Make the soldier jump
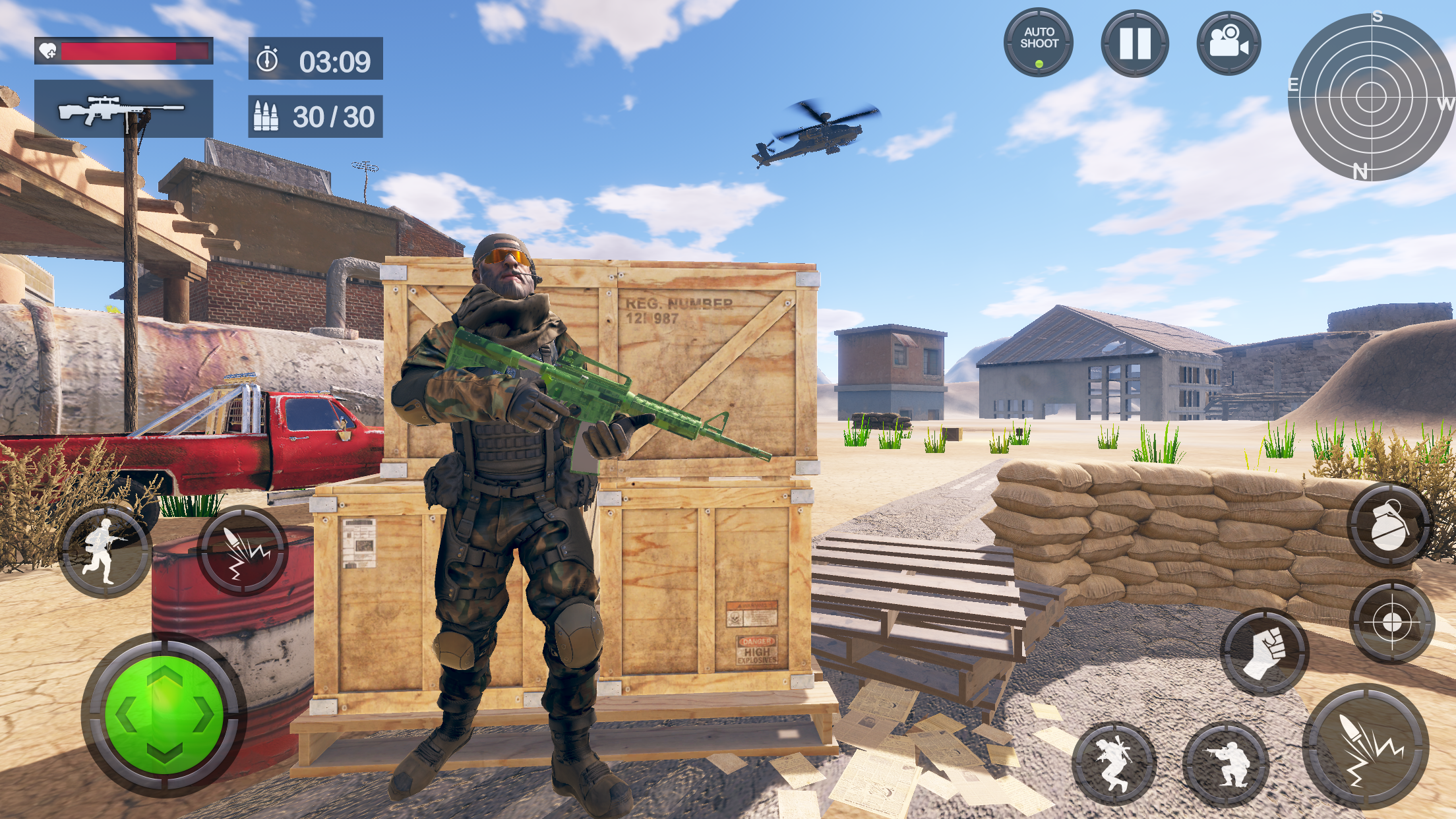Image resolution: width=1456 pixels, height=819 pixels. 1114,764
